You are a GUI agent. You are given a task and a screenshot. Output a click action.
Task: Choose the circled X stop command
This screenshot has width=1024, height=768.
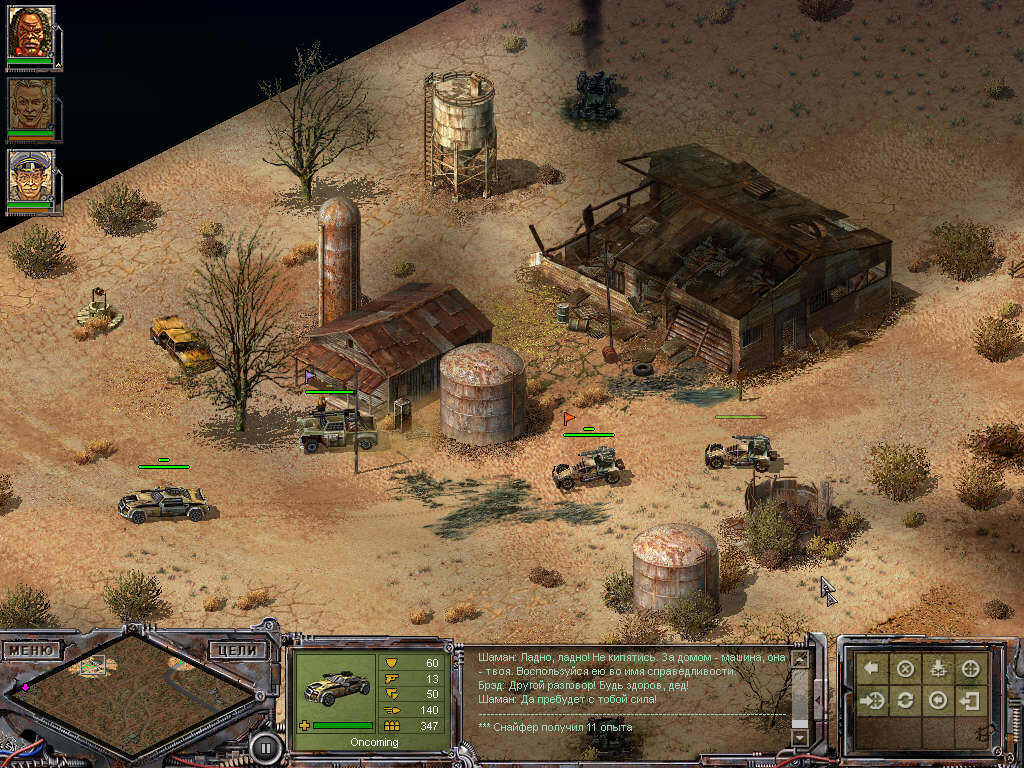click(x=905, y=669)
